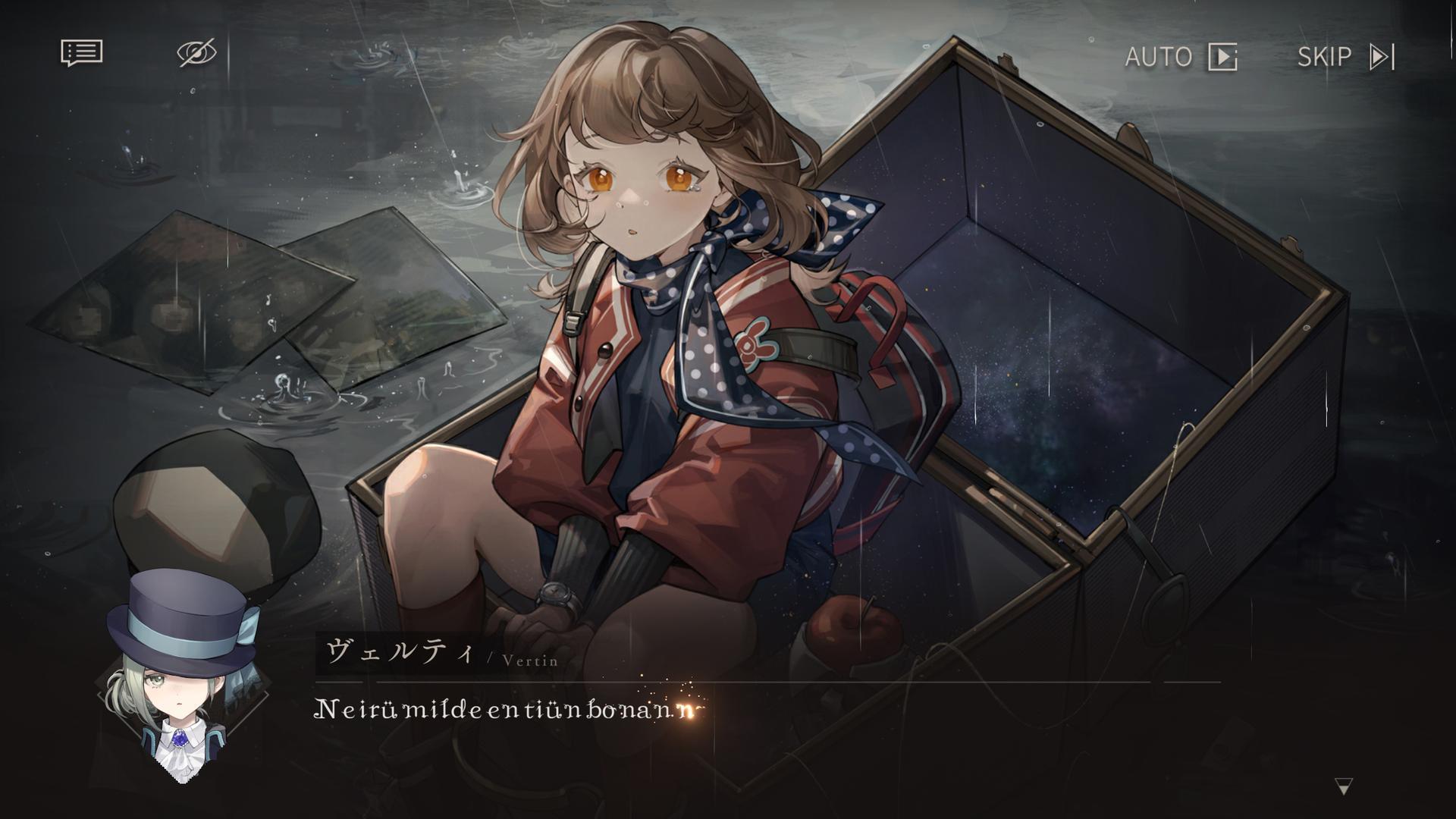Open the dialogue log history
This screenshot has width=1456, height=819.
click(x=81, y=54)
